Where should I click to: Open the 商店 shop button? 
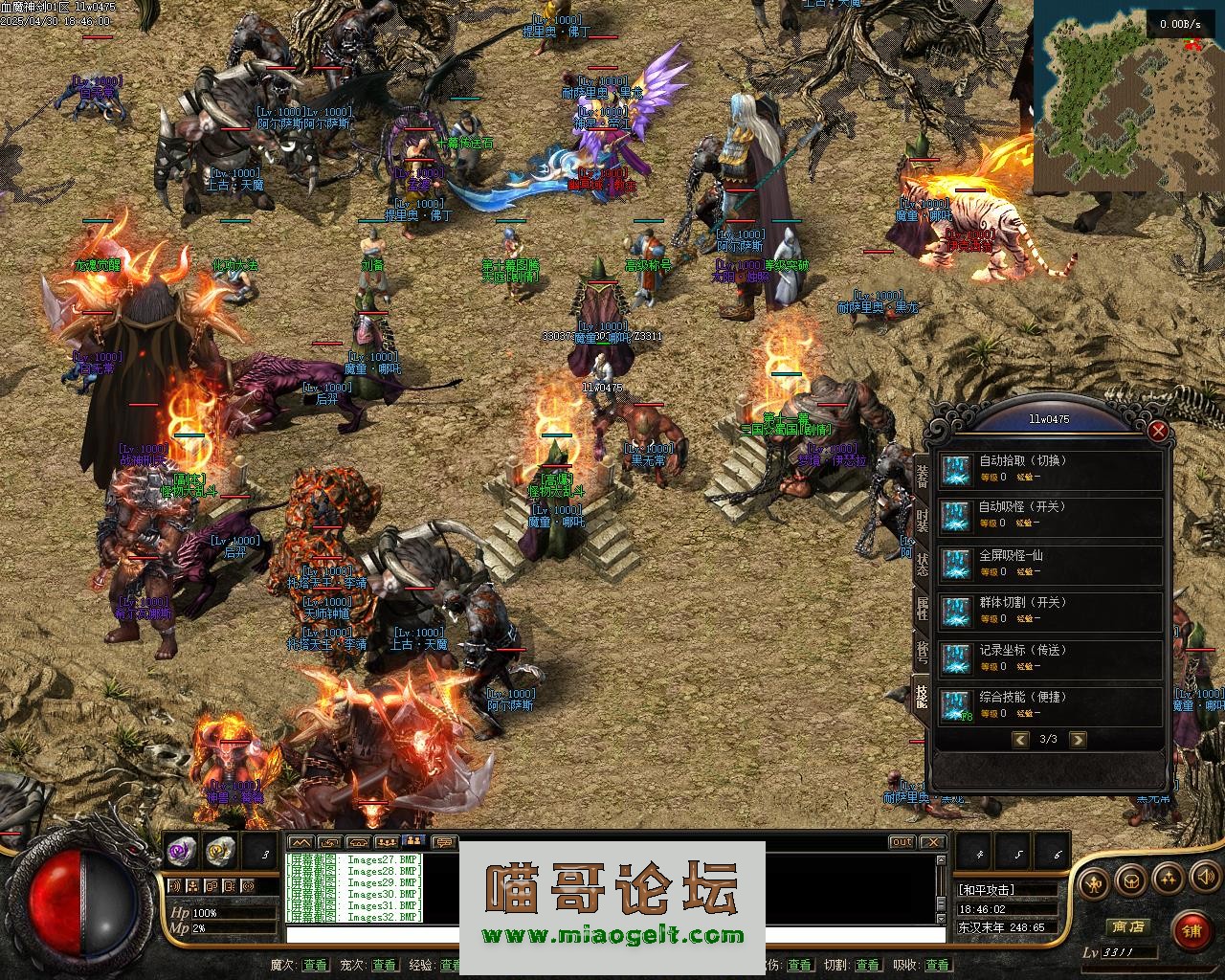coord(1127,926)
